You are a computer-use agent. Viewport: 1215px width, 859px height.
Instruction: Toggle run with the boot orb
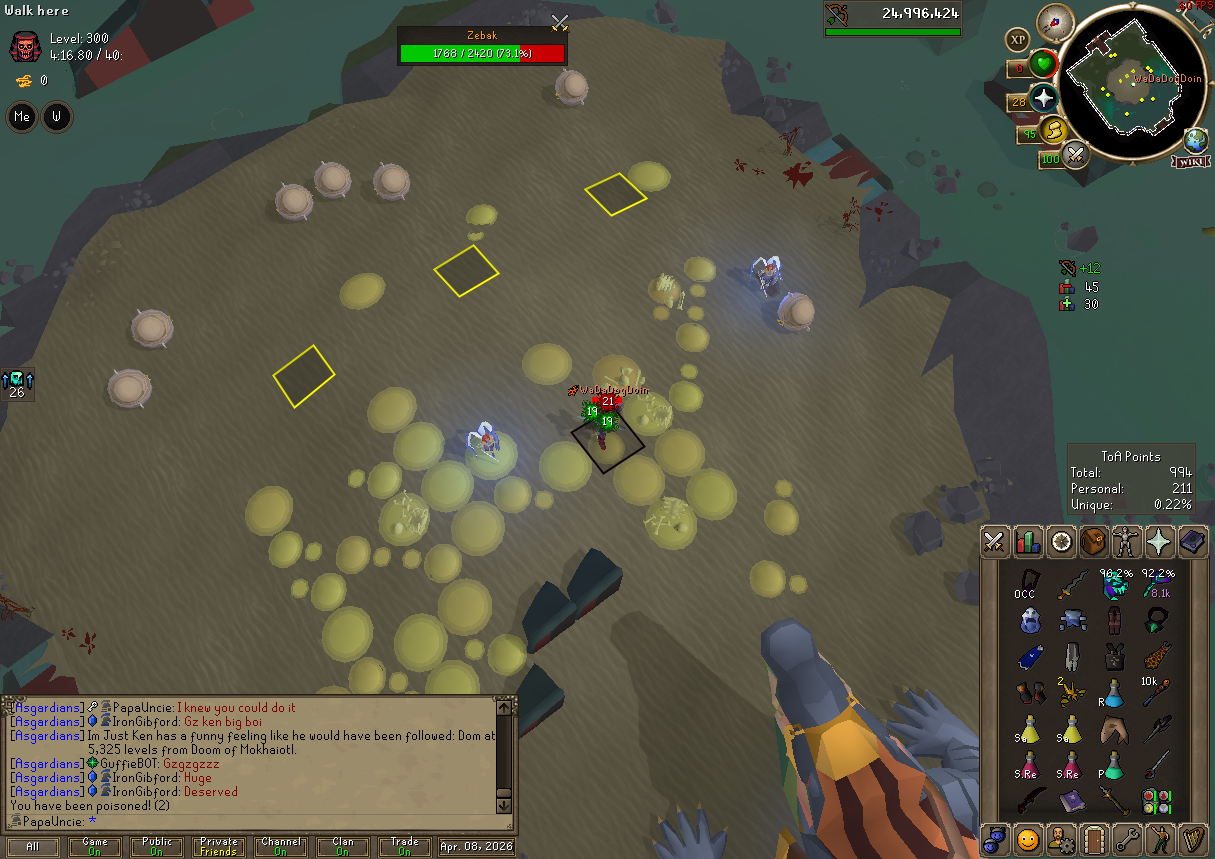[x=1053, y=131]
